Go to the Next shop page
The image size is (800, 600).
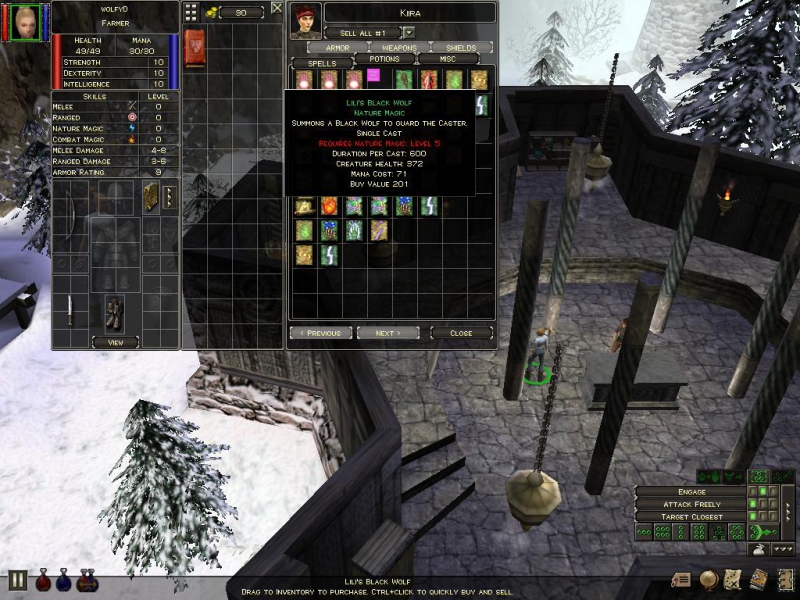click(x=388, y=333)
